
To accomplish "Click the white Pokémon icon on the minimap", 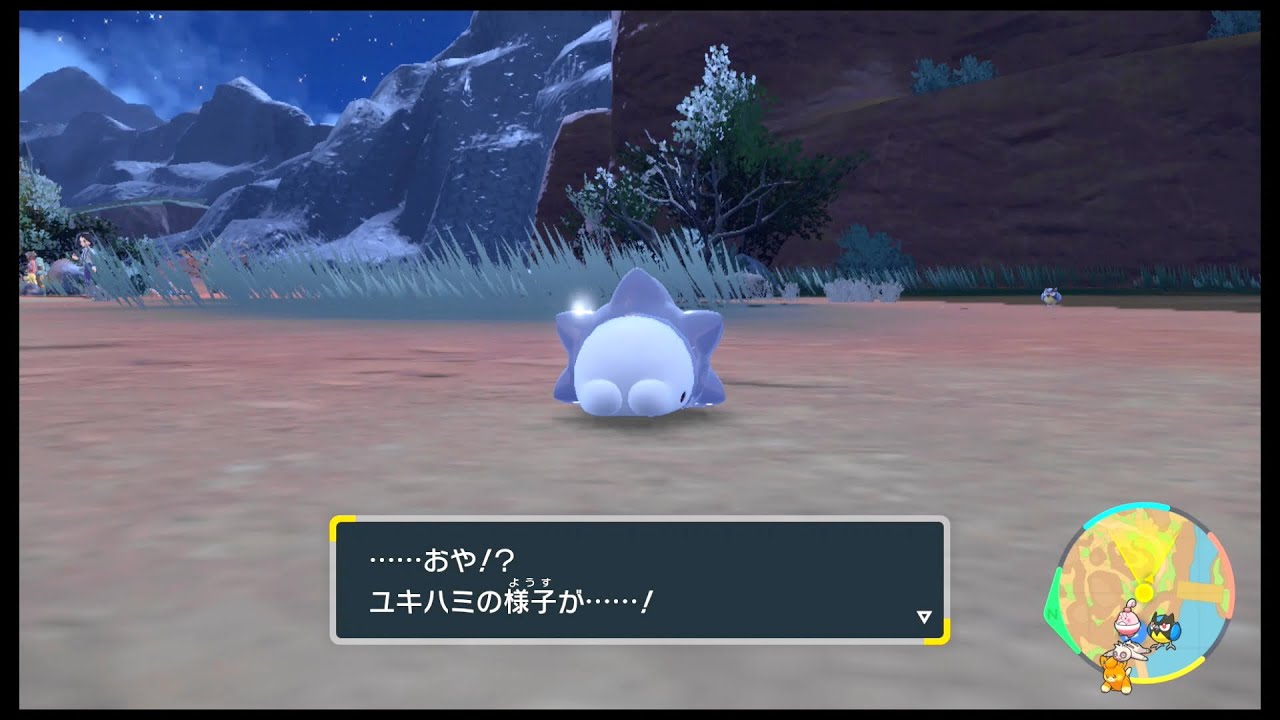I will coord(1128,650).
